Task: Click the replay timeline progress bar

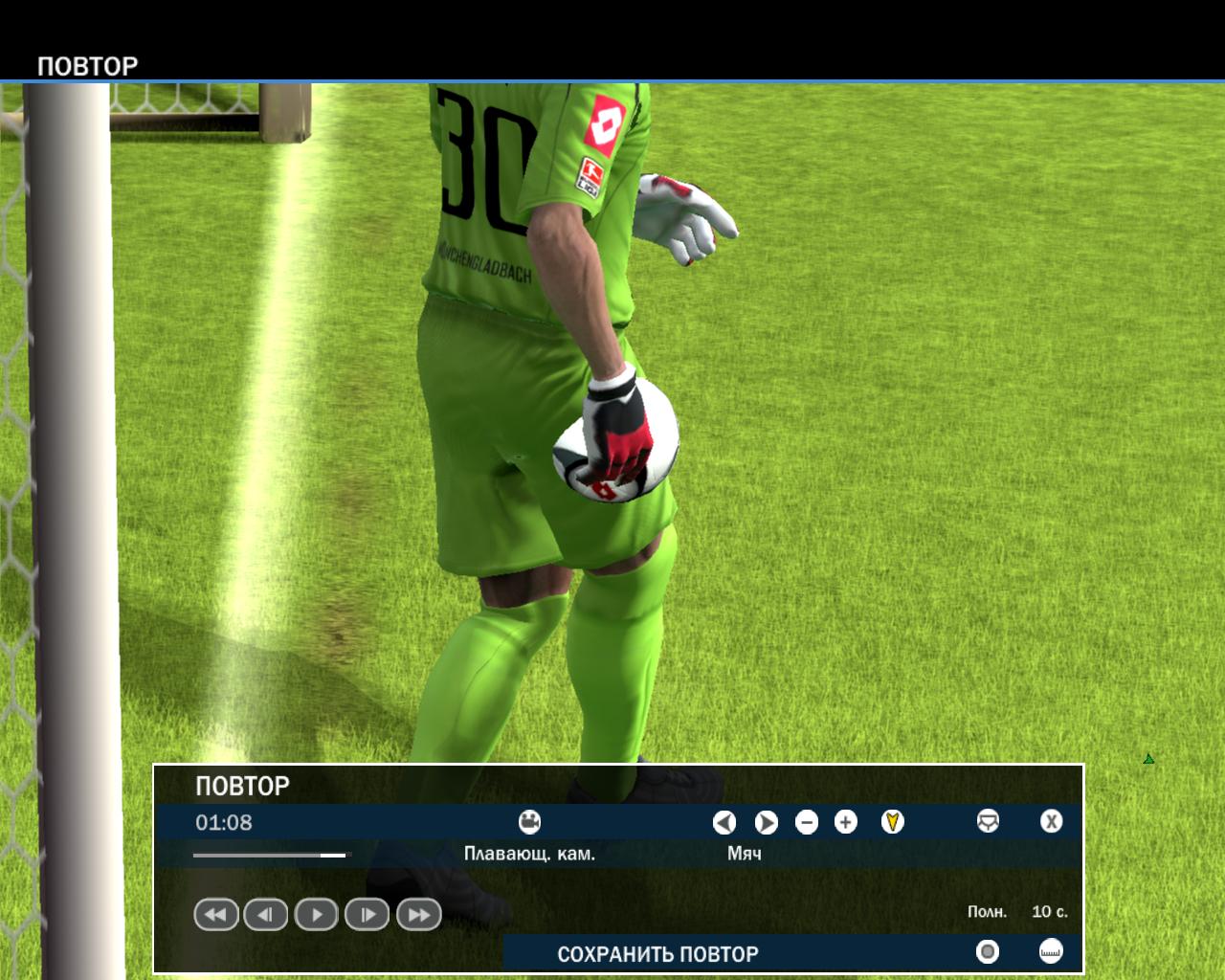Action: tap(272, 855)
